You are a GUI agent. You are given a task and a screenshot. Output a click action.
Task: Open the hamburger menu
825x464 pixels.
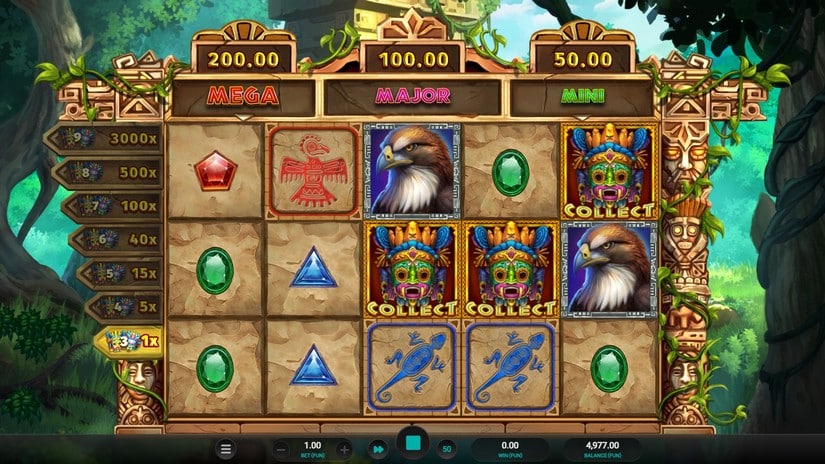[x=227, y=449]
